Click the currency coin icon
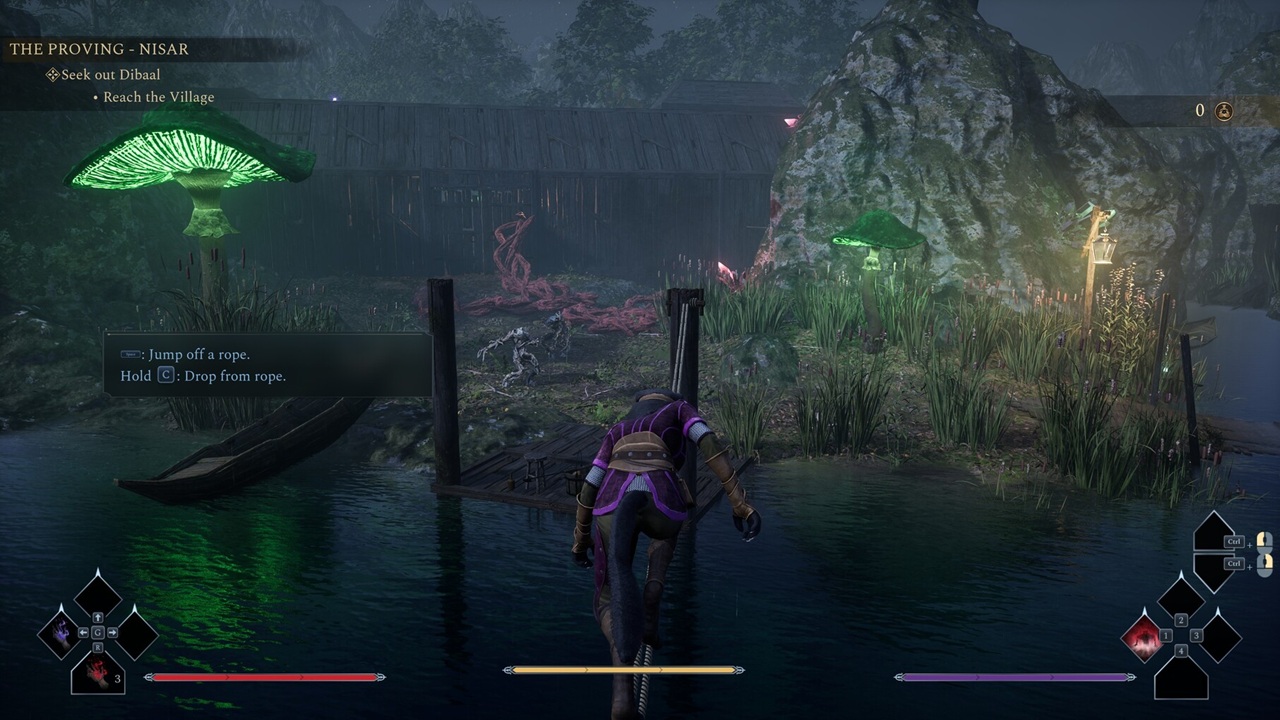This screenshot has width=1280, height=720. point(1222,111)
